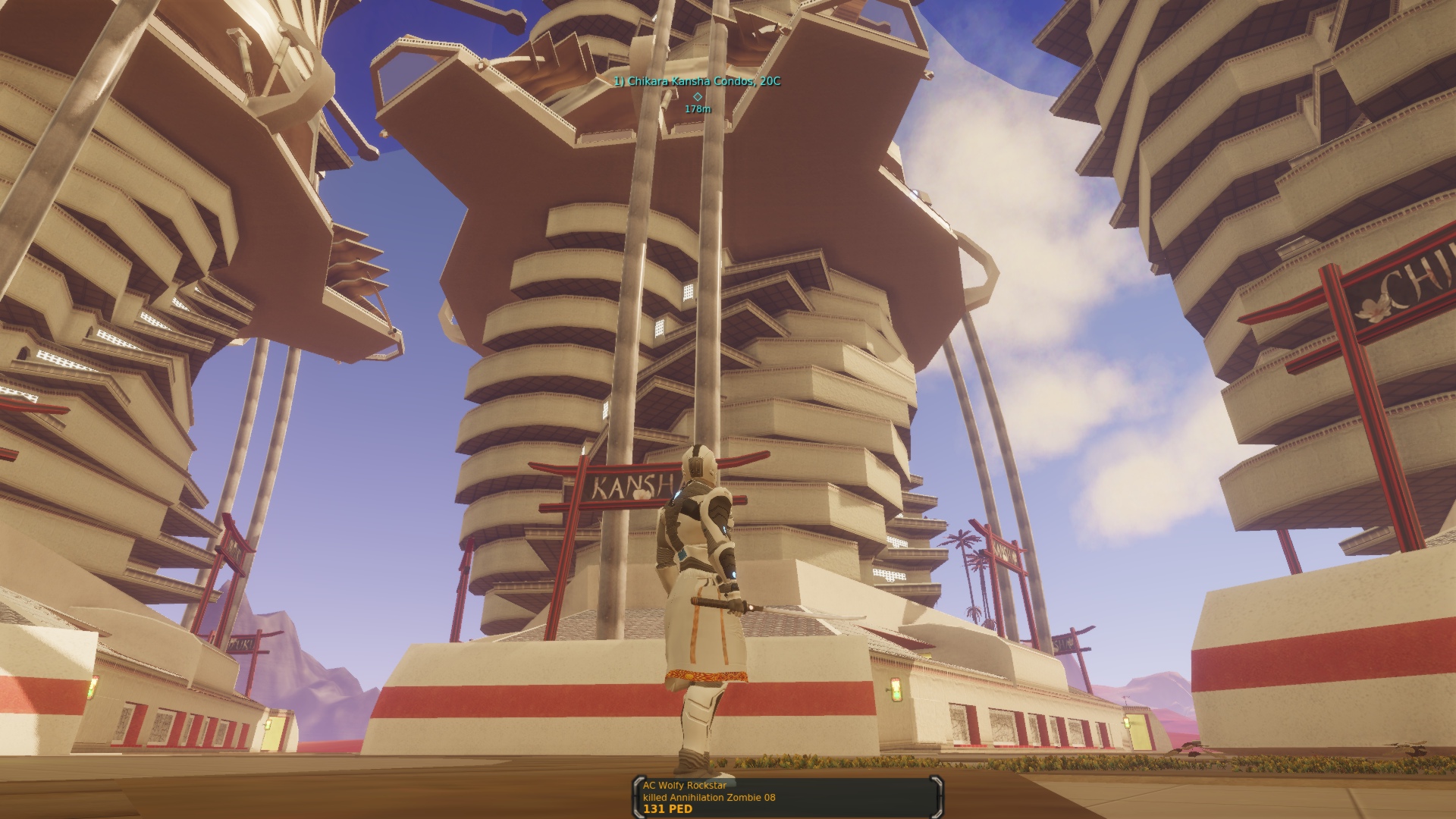1456x819 pixels.
Task: Click the Chikara Kansha Condos waypoint marker
Action: pos(698,96)
